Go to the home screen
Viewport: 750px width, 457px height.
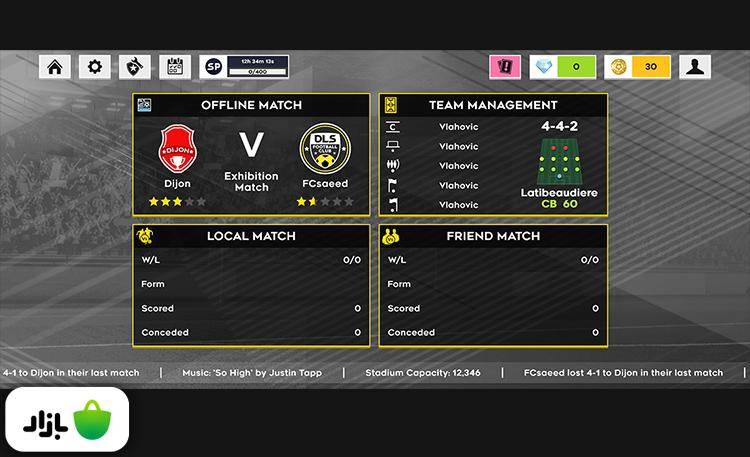pos(55,67)
